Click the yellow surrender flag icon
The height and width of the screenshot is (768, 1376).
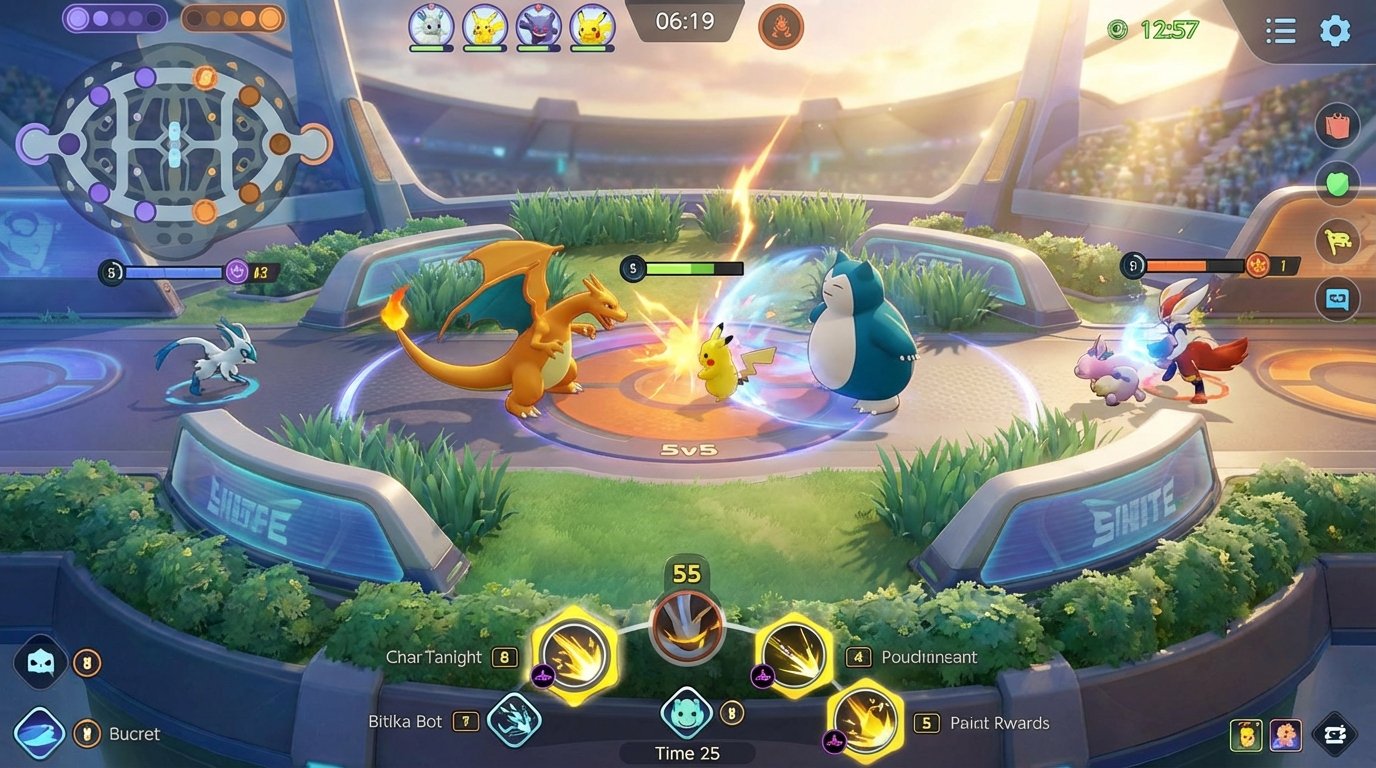point(1337,243)
